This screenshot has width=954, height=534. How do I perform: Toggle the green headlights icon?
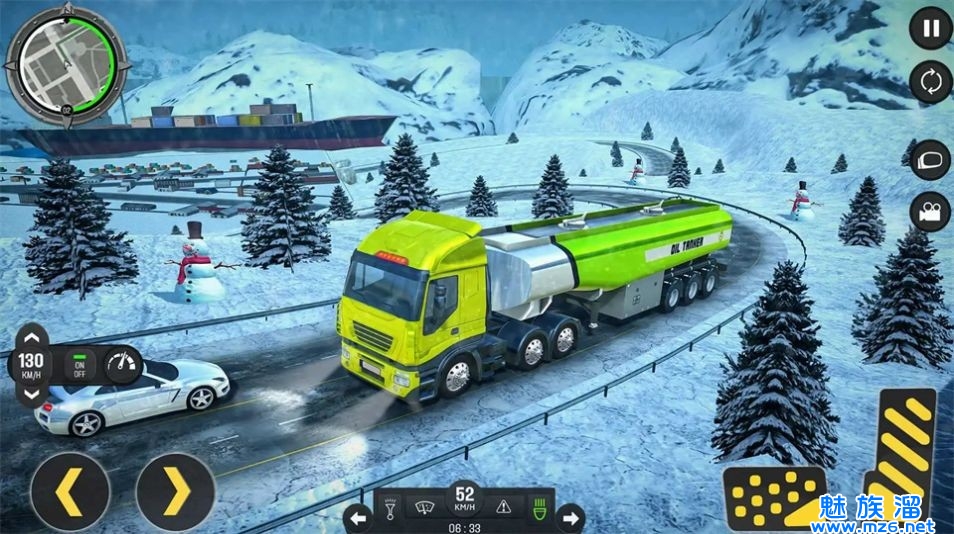click(x=540, y=506)
